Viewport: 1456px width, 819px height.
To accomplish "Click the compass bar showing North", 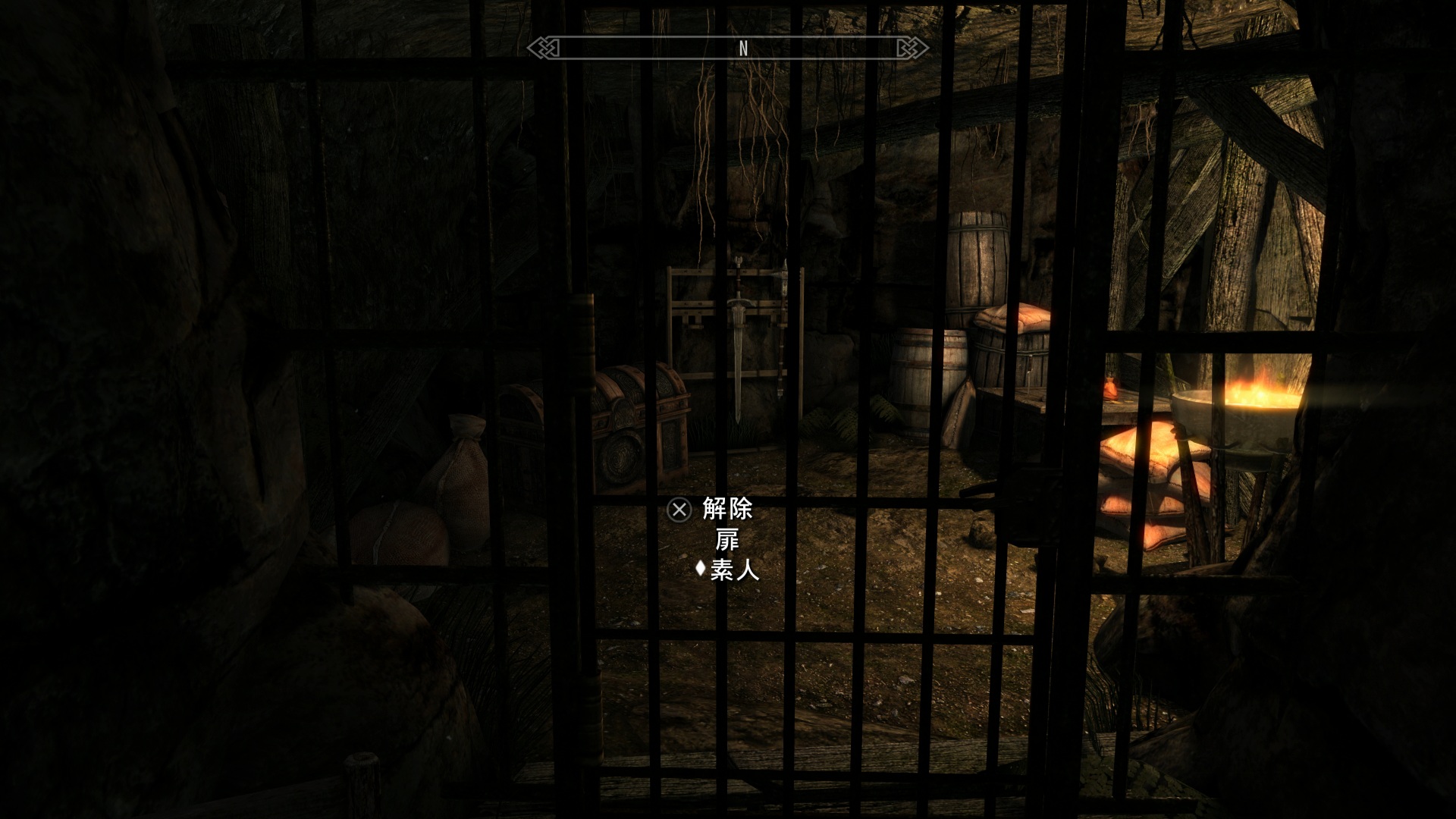I will pos(728,49).
